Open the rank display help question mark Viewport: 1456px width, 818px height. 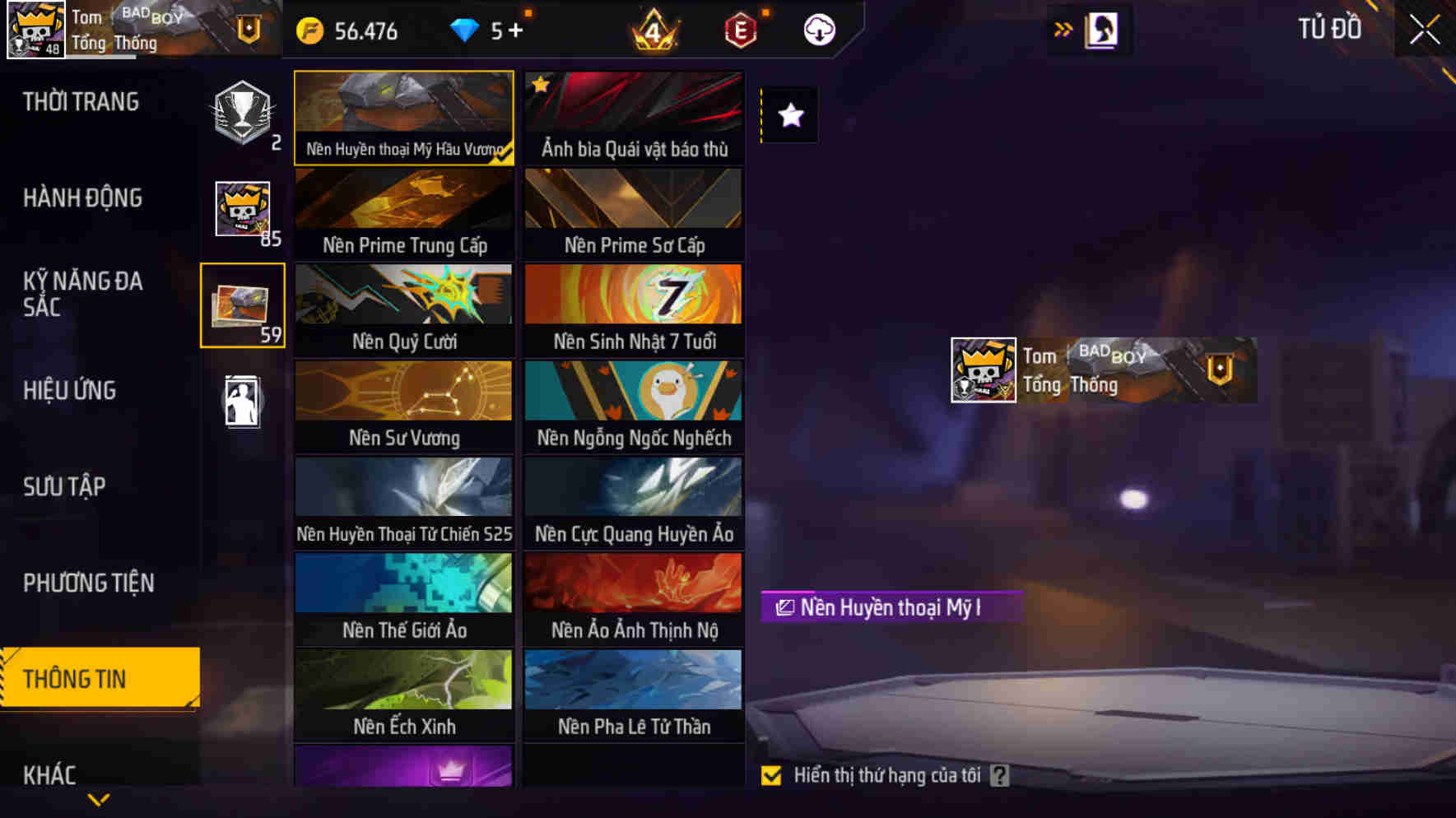click(1000, 774)
